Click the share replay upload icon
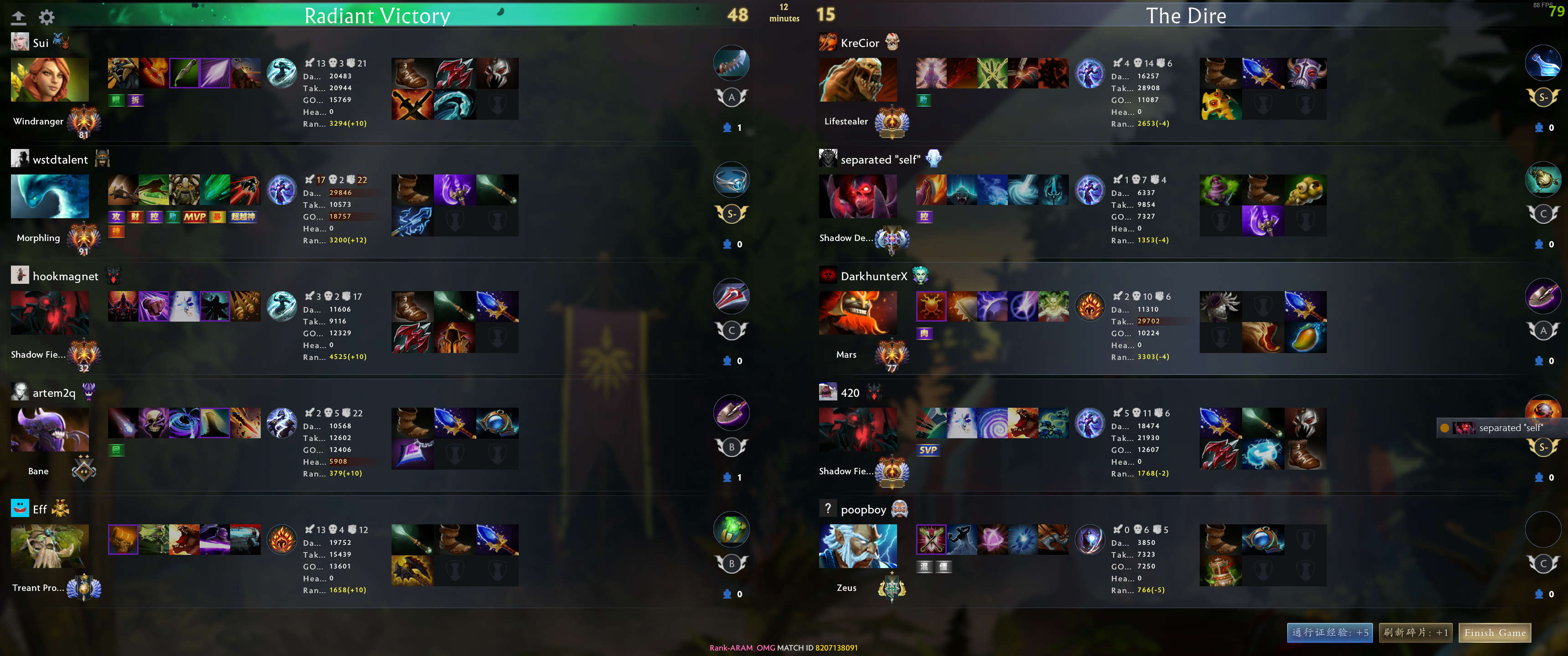Screen dimensions: 1568x656 pos(20,17)
